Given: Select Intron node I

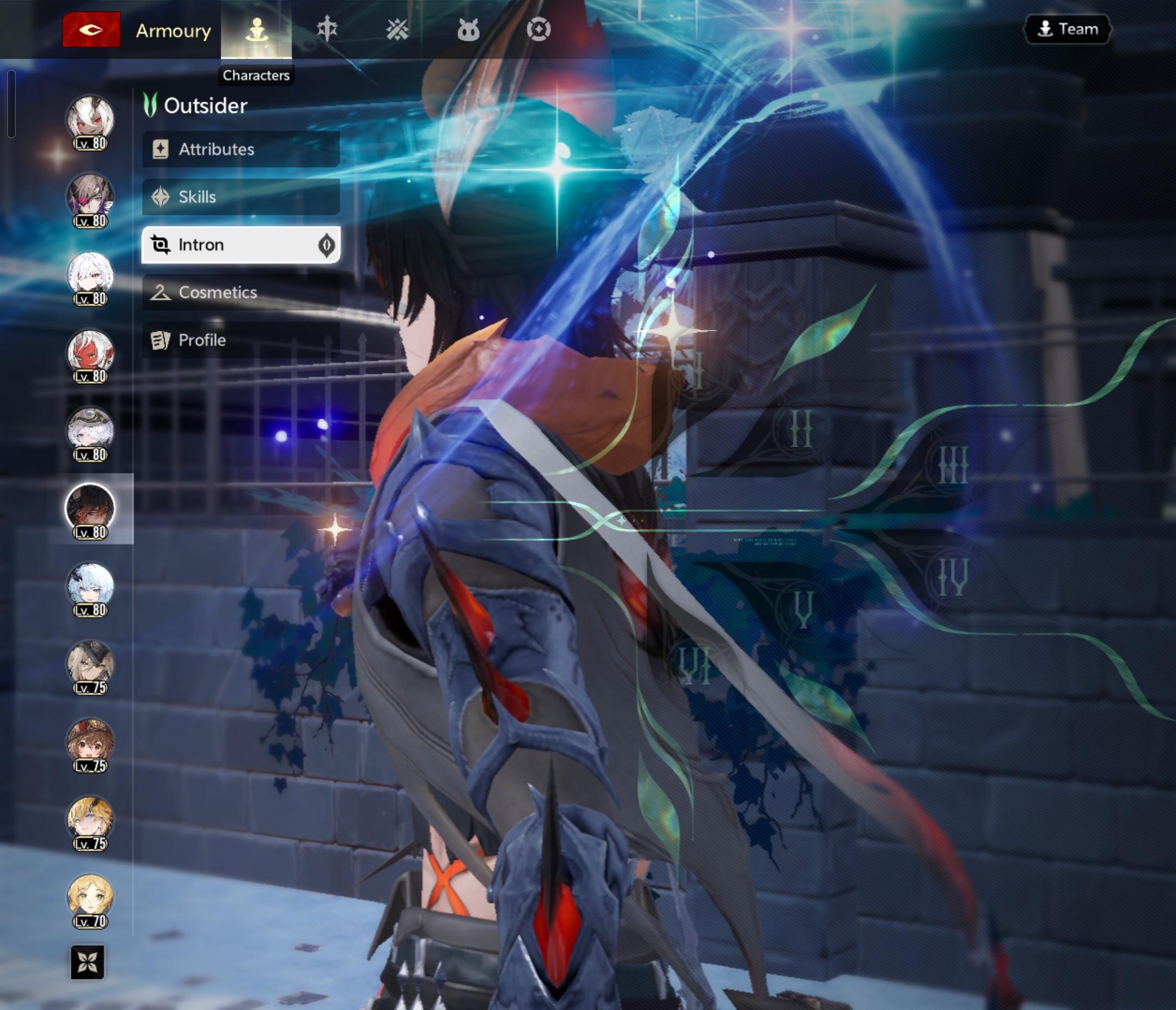Looking at the screenshot, I should tap(697, 371).
